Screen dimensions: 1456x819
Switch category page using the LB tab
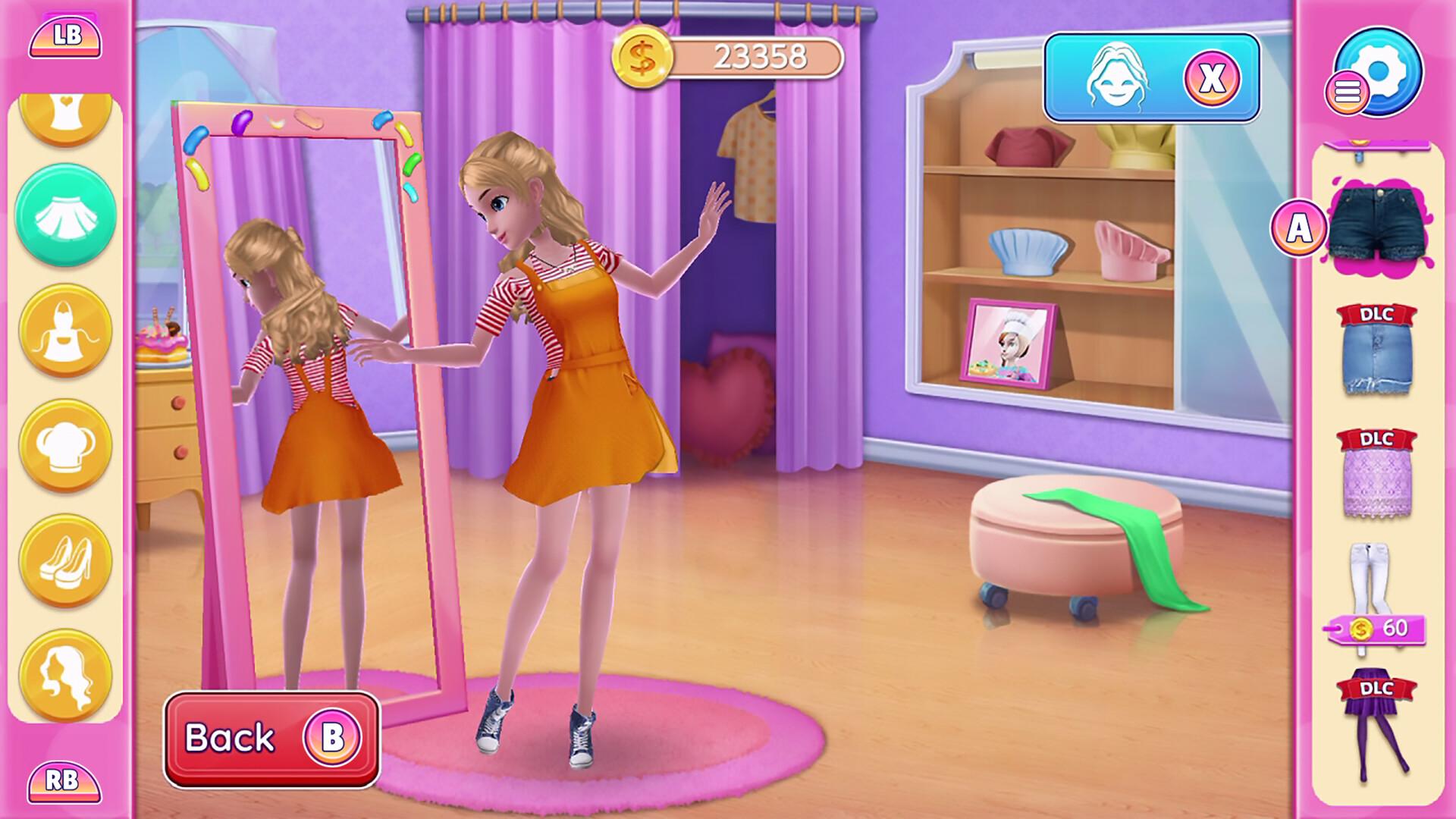[x=64, y=36]
